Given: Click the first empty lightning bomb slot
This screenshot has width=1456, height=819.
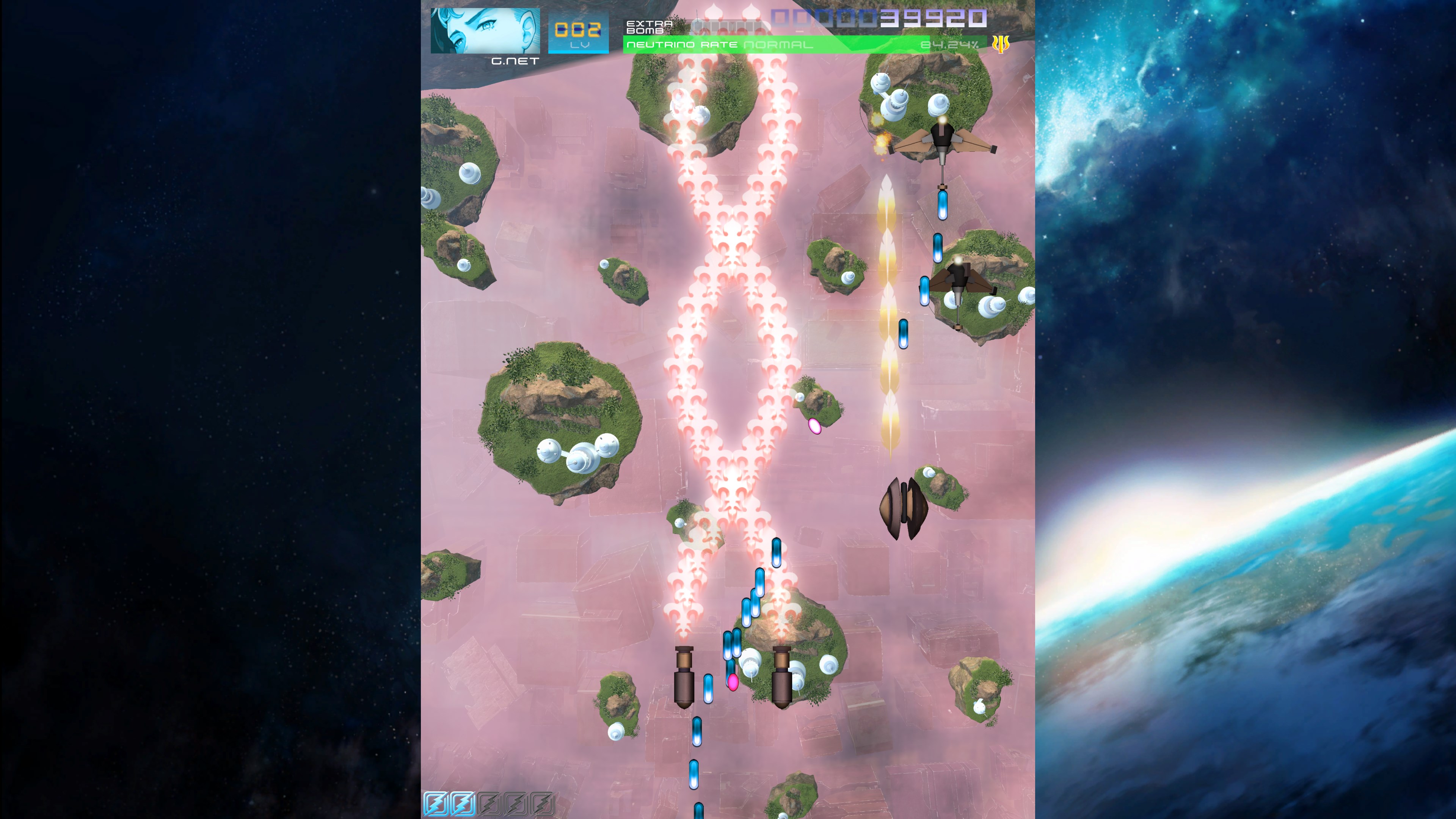Looking at the screenshot, I should coord(490,804).
